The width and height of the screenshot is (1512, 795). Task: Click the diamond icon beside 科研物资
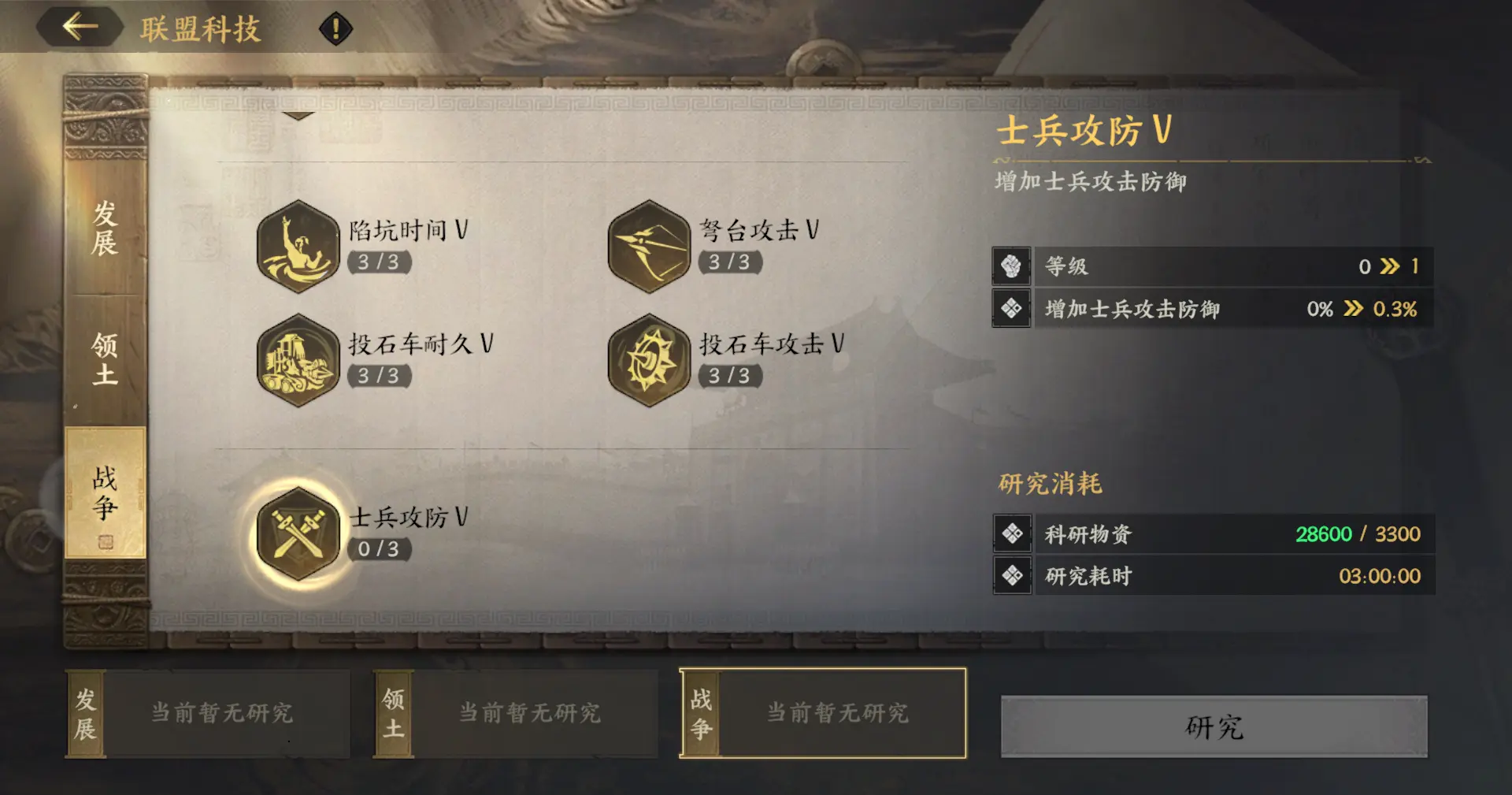[1013, 534]
